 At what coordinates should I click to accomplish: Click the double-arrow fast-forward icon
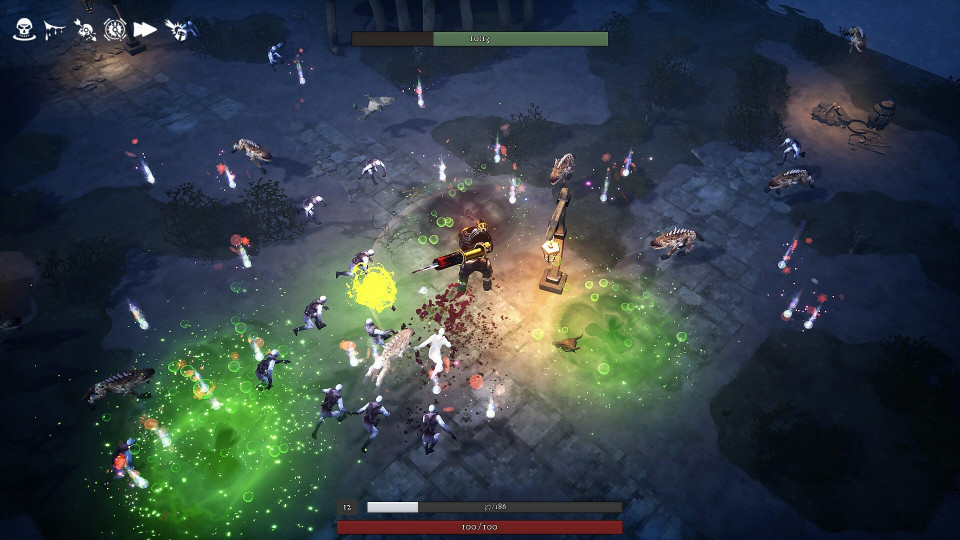click(x=145, y=29)
